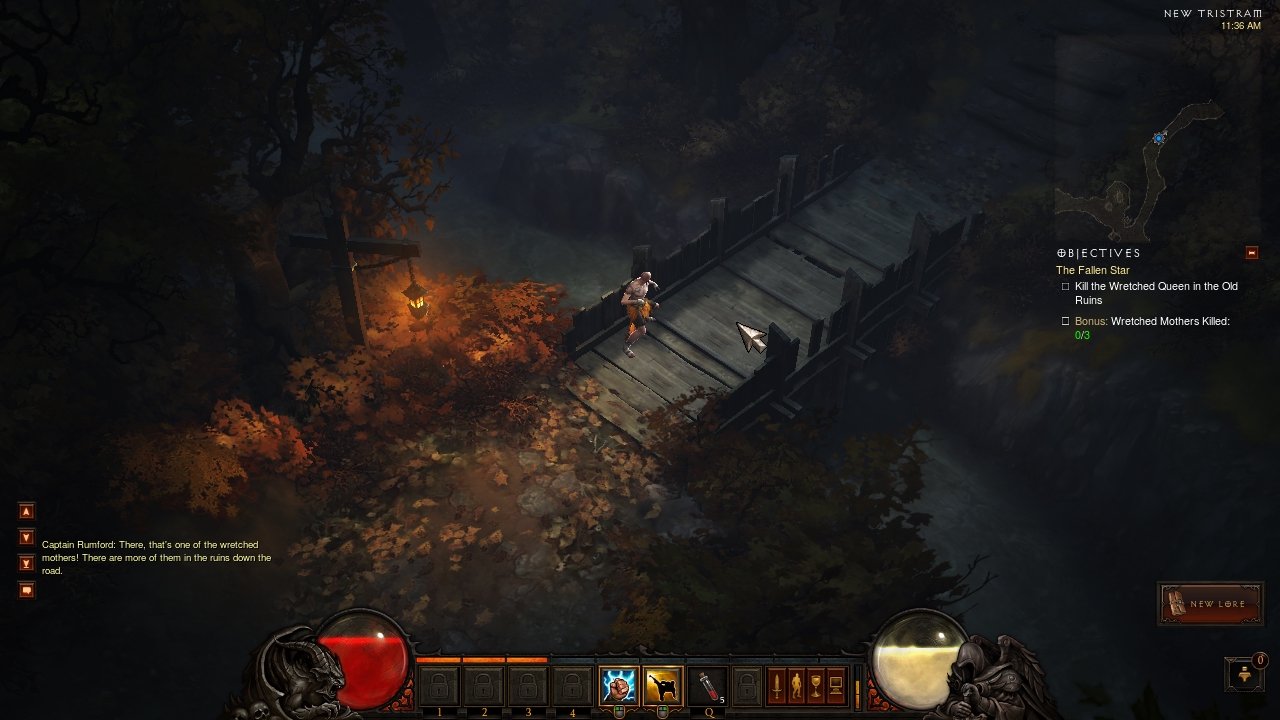This screenshot has height=720, width=1280.
Task: Open the chat speech bubble button
Action: [x=27, y=590]
